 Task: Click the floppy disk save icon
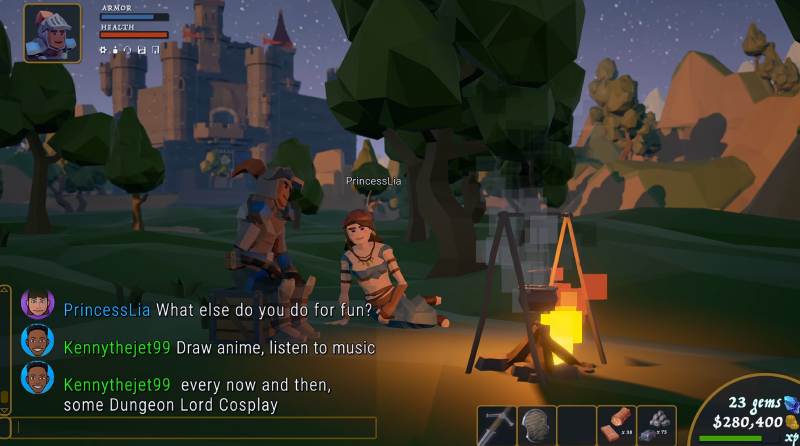[x=143, y=49]
